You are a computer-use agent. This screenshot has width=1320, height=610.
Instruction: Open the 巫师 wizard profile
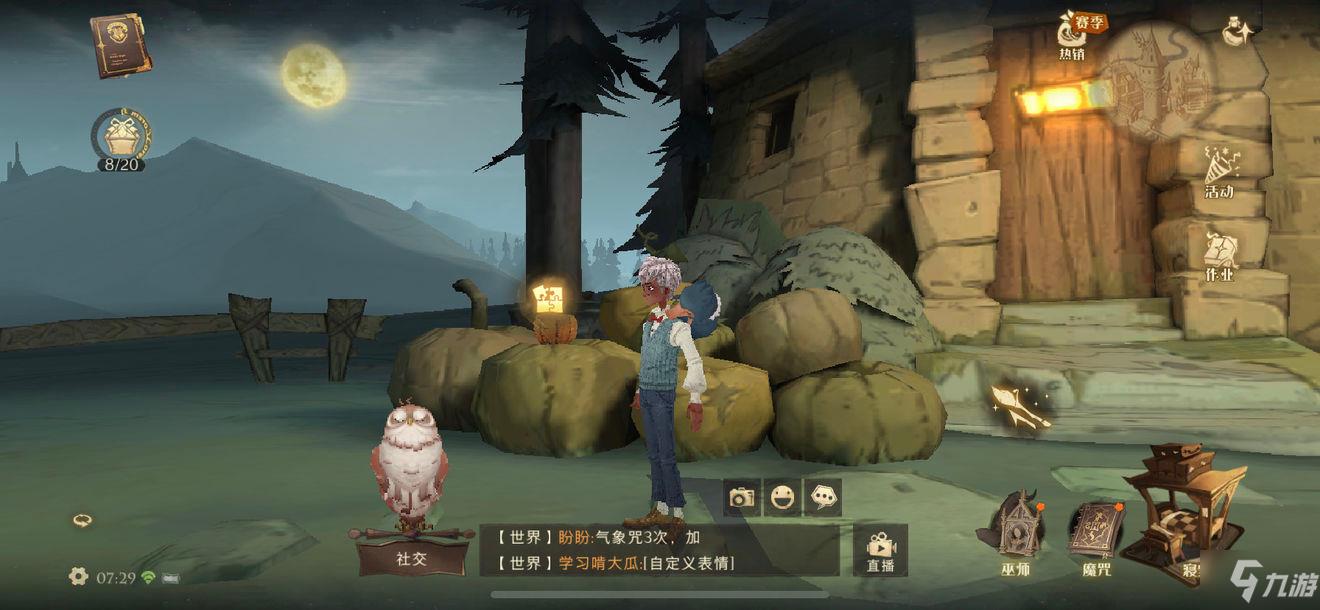(1017, 532)
